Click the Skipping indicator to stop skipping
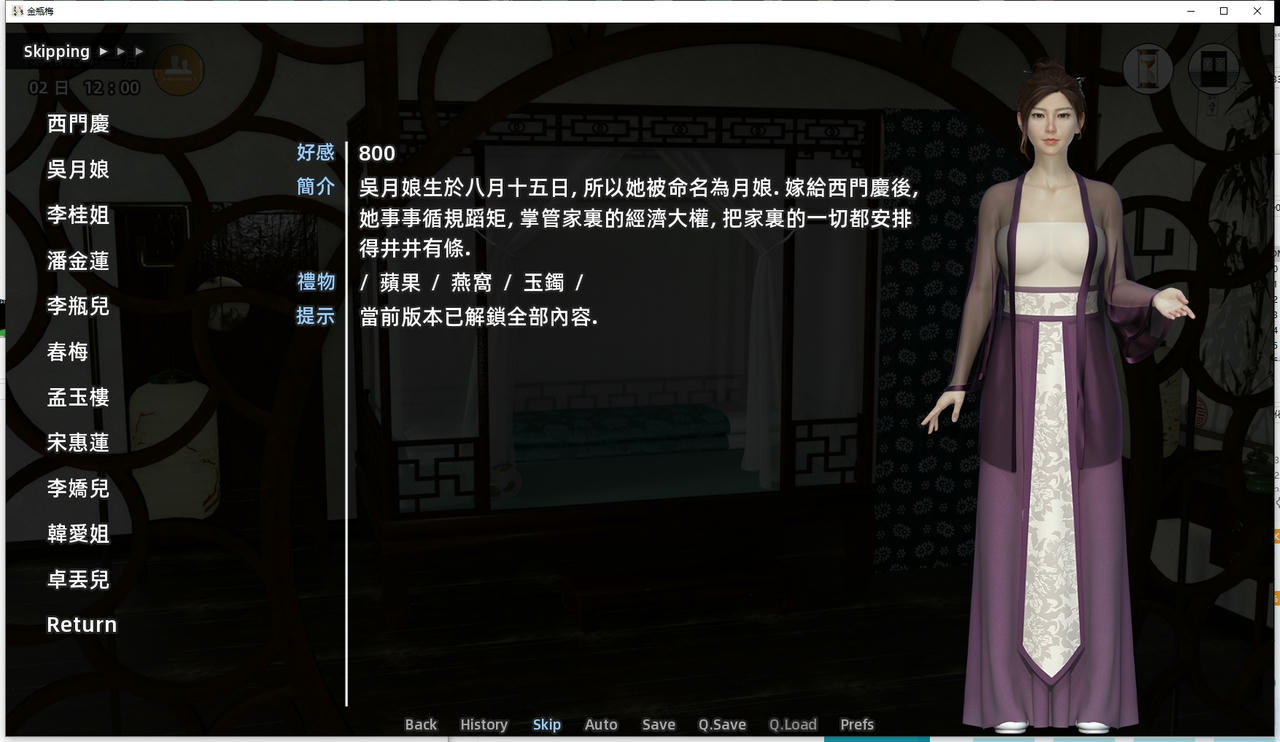 click(56, 50)
